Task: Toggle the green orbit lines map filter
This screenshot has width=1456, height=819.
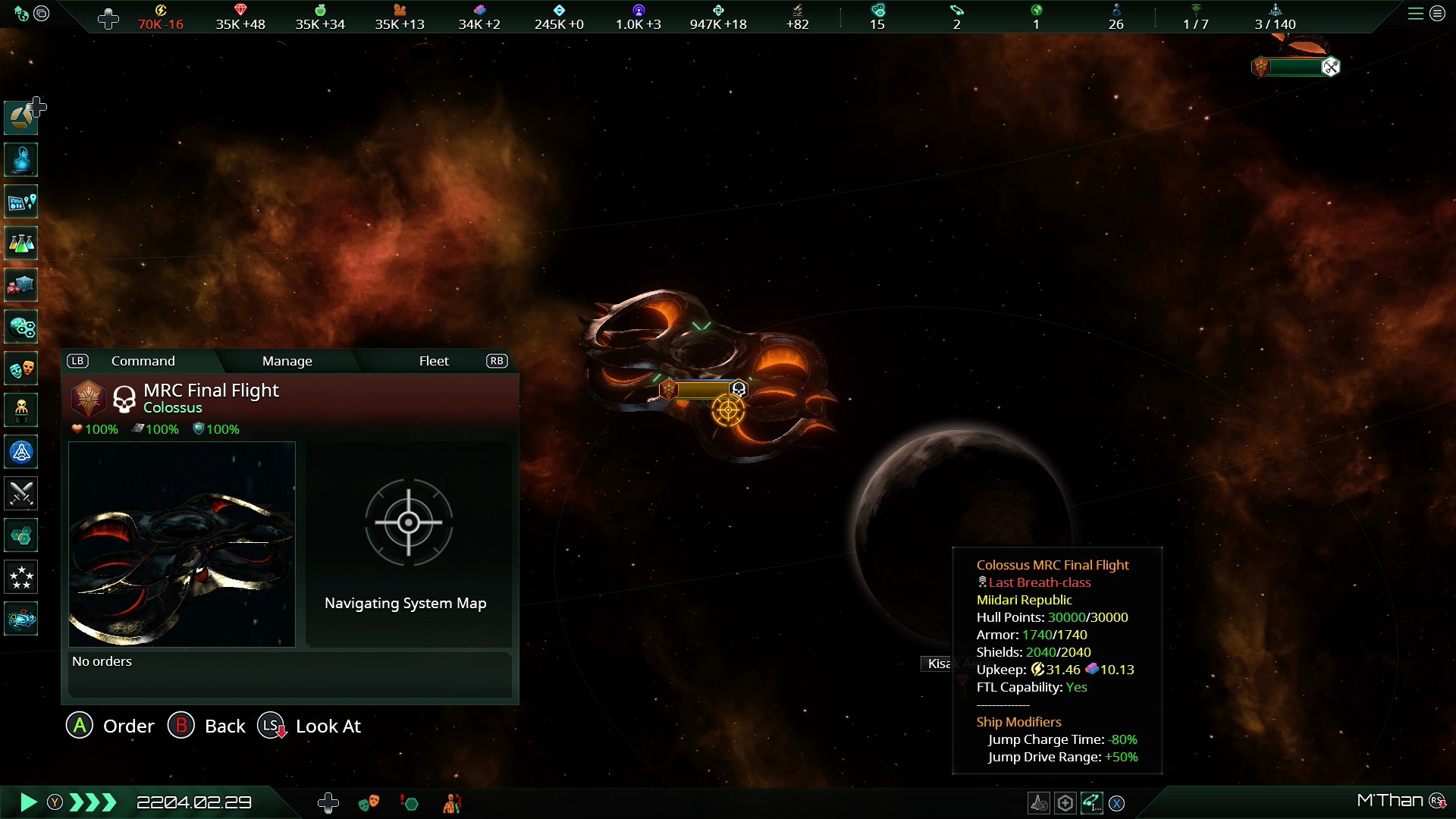Action: click(1091, 802)
